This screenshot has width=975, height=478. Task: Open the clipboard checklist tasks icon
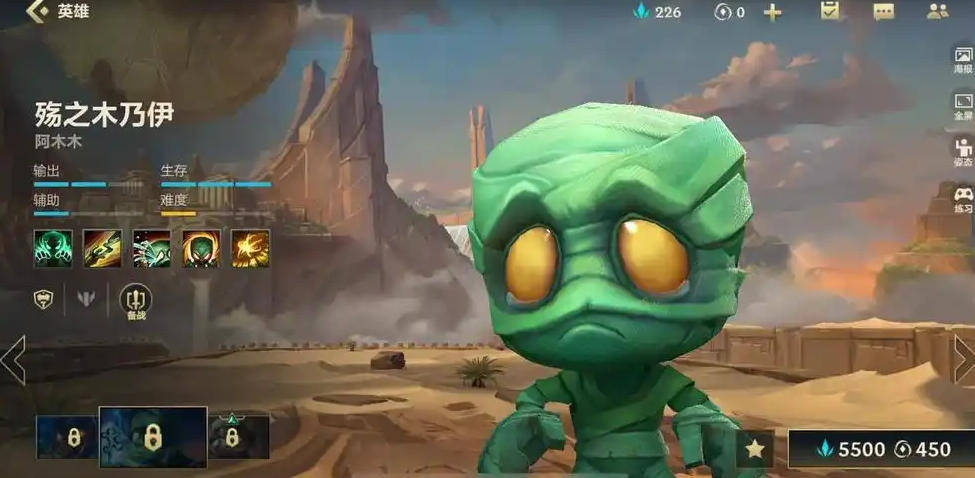(x=829, y=12)
